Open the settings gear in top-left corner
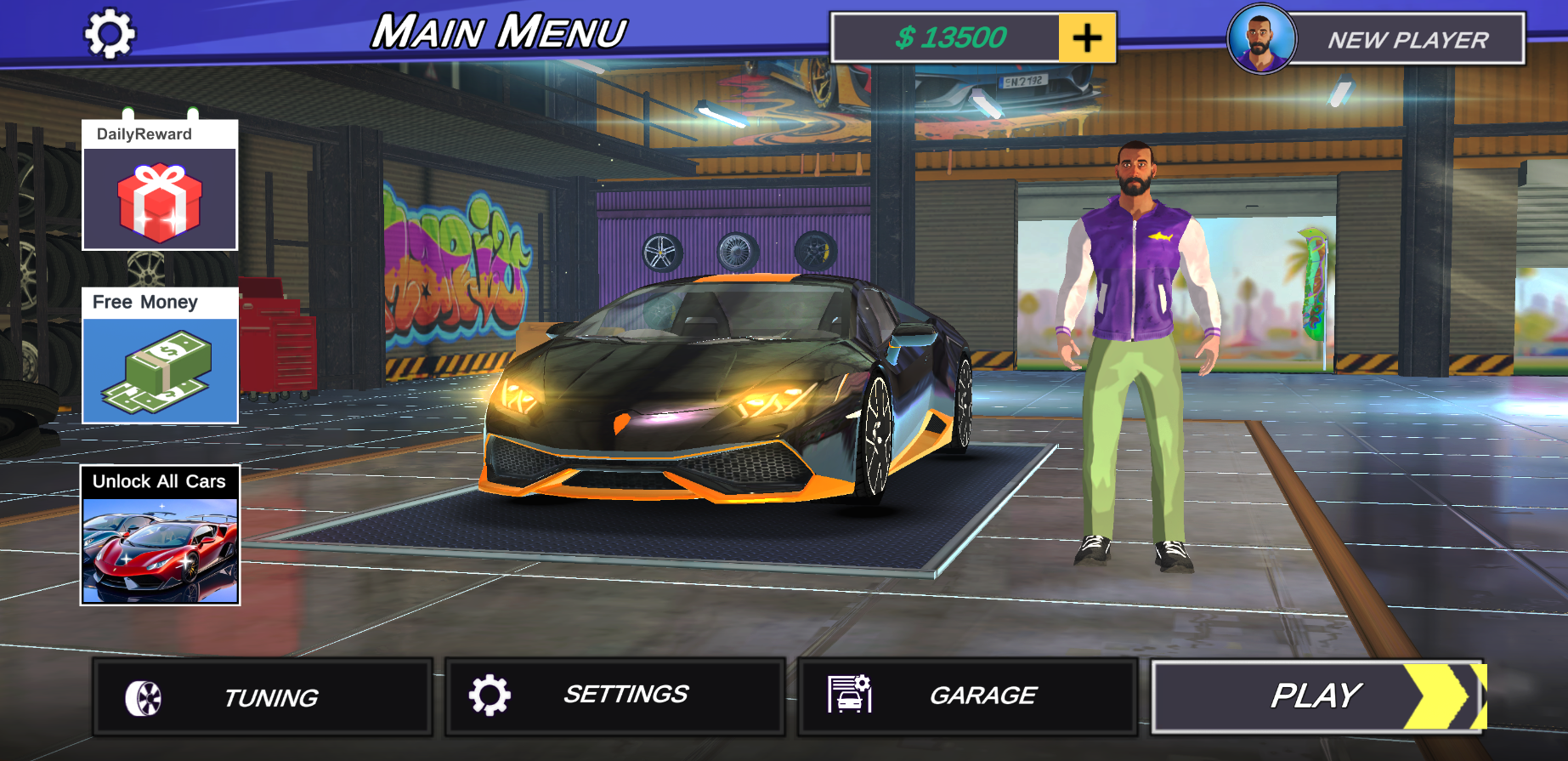 109,31
